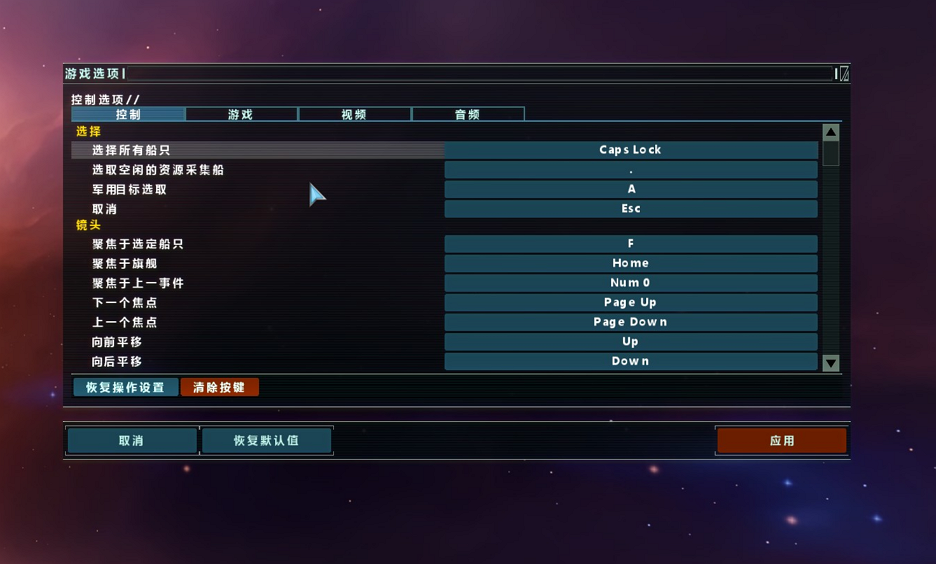Click the scrollbar up arrow
Screen dimensions: 936x564
pos(830,132)
